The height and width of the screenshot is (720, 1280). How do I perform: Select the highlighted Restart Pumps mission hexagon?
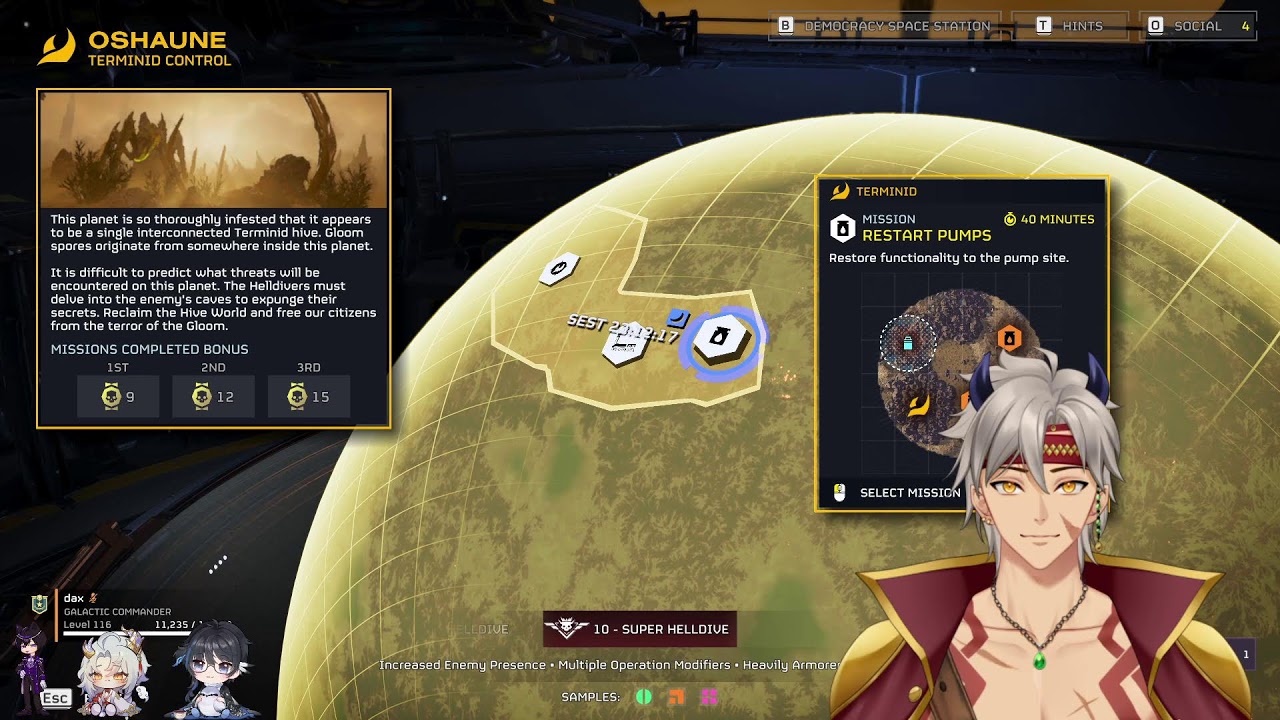(x=720, y=338)
